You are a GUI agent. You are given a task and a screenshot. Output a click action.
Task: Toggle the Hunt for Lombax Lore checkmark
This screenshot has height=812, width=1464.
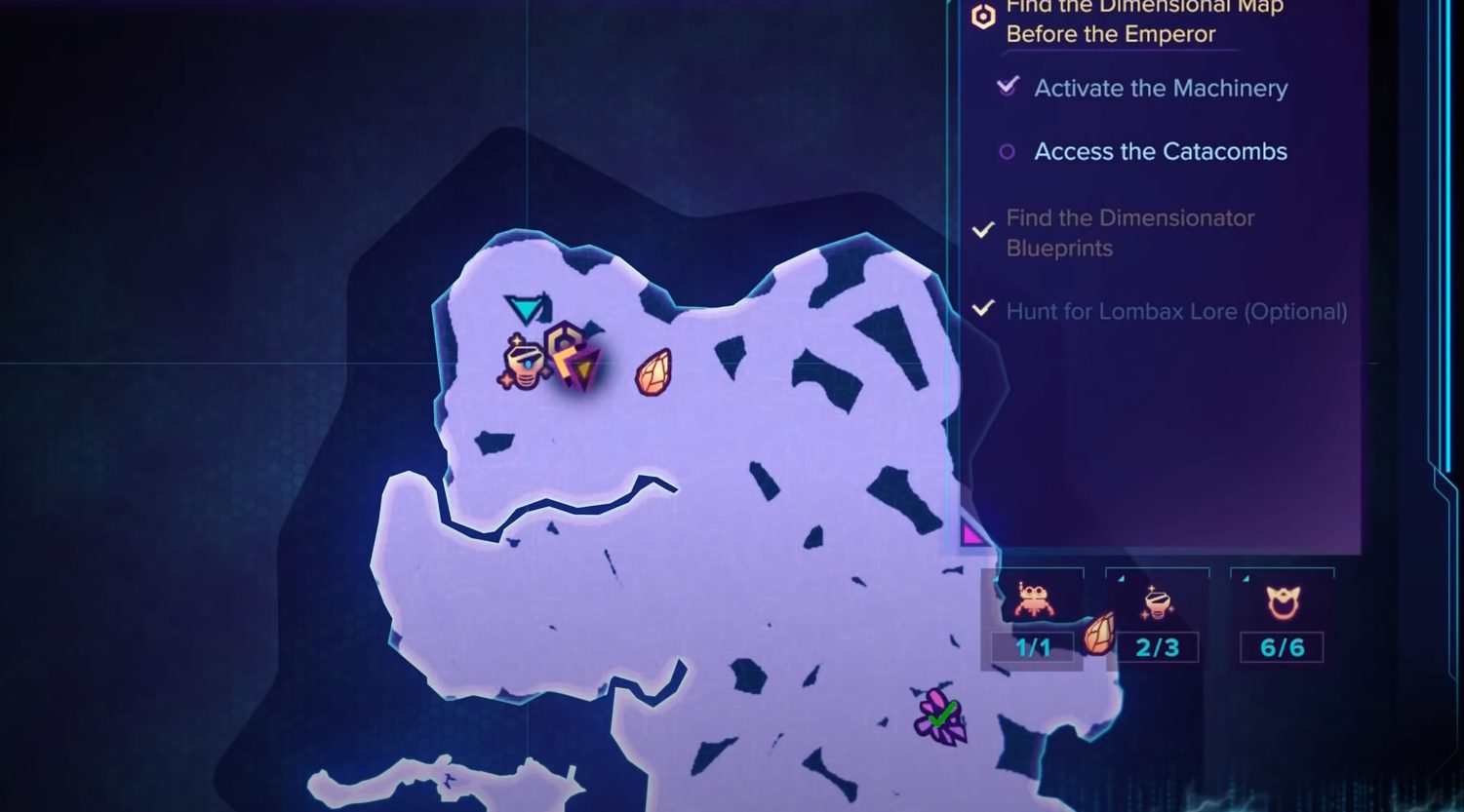pos(982,310)
